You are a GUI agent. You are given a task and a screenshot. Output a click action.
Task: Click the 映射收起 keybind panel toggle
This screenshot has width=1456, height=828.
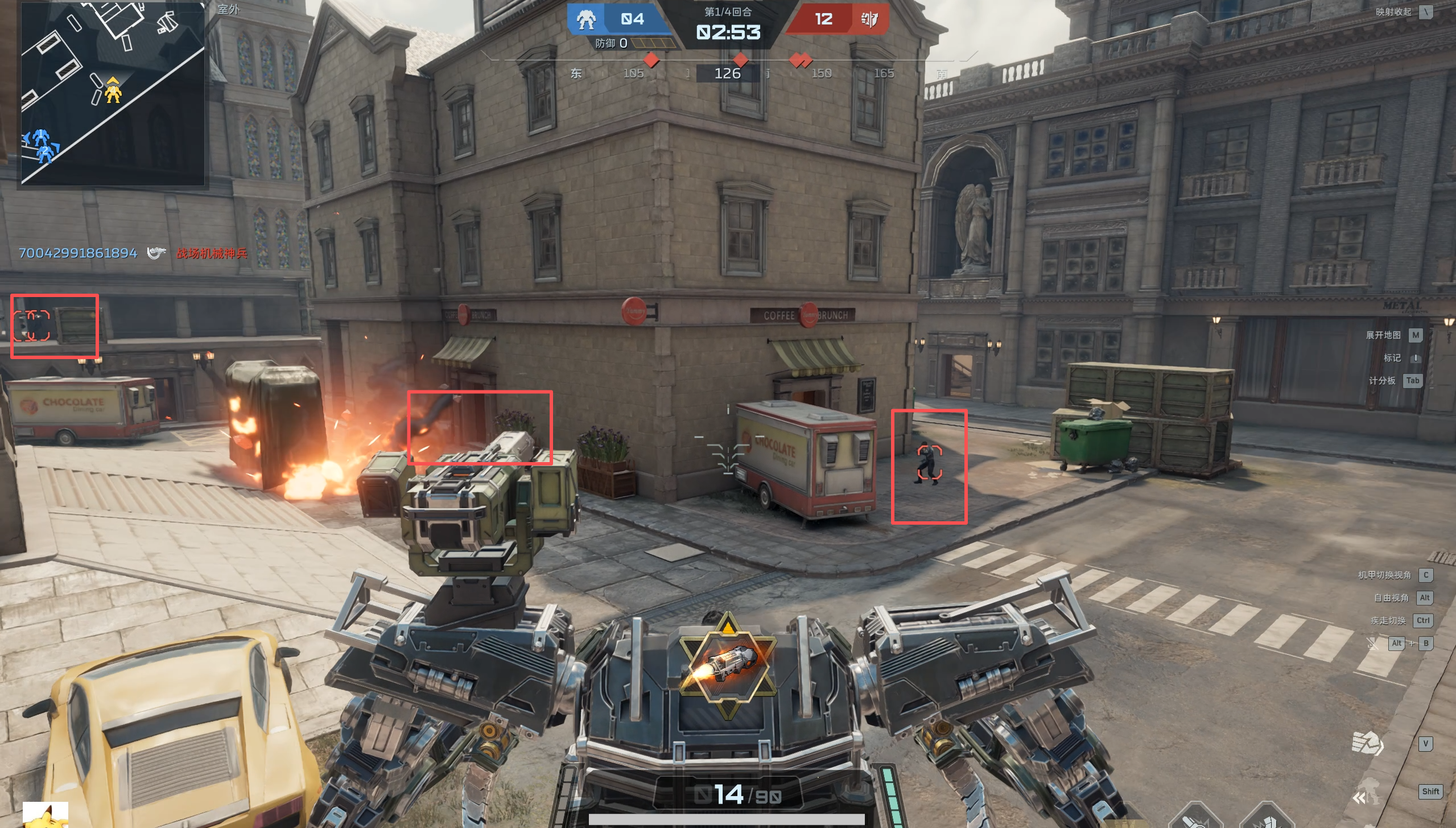1393,12
